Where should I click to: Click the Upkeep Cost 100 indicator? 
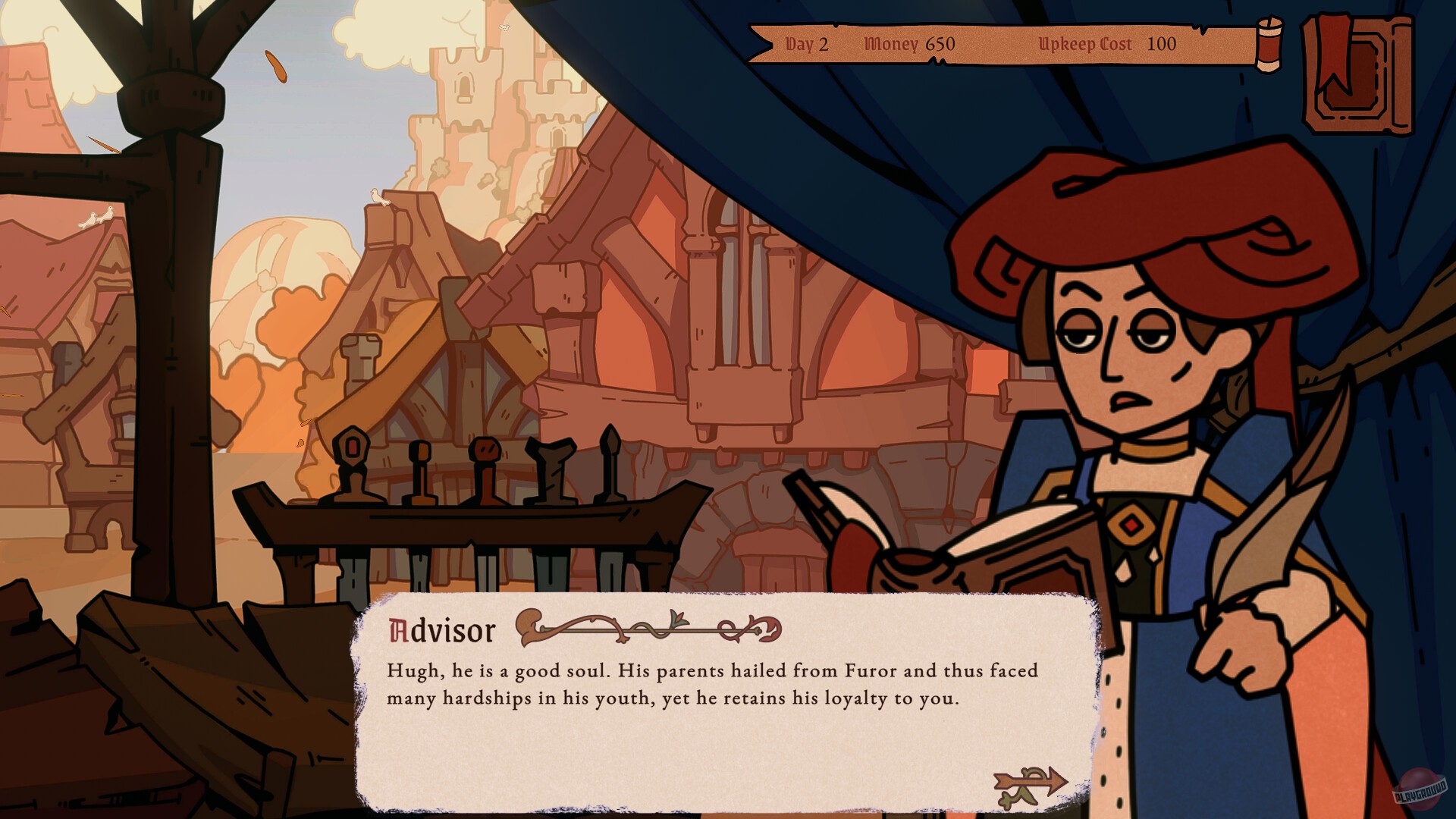1107,45
